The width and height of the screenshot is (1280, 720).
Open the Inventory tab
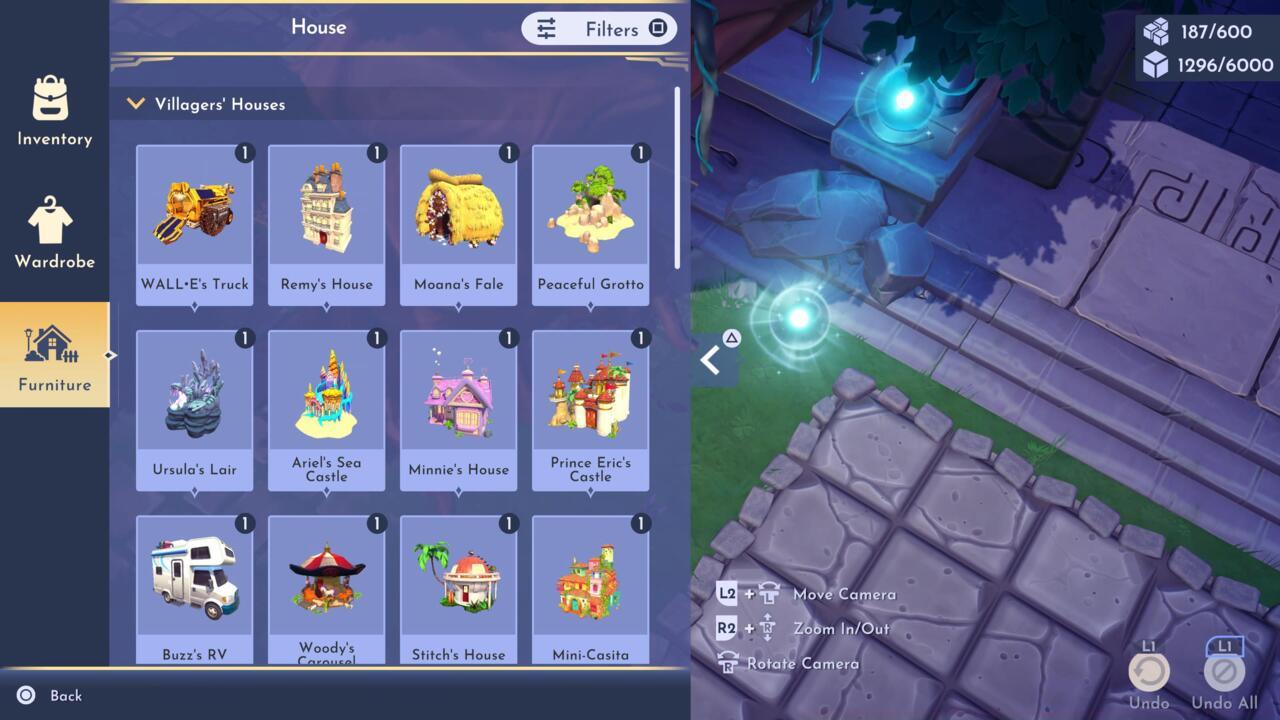54,111
